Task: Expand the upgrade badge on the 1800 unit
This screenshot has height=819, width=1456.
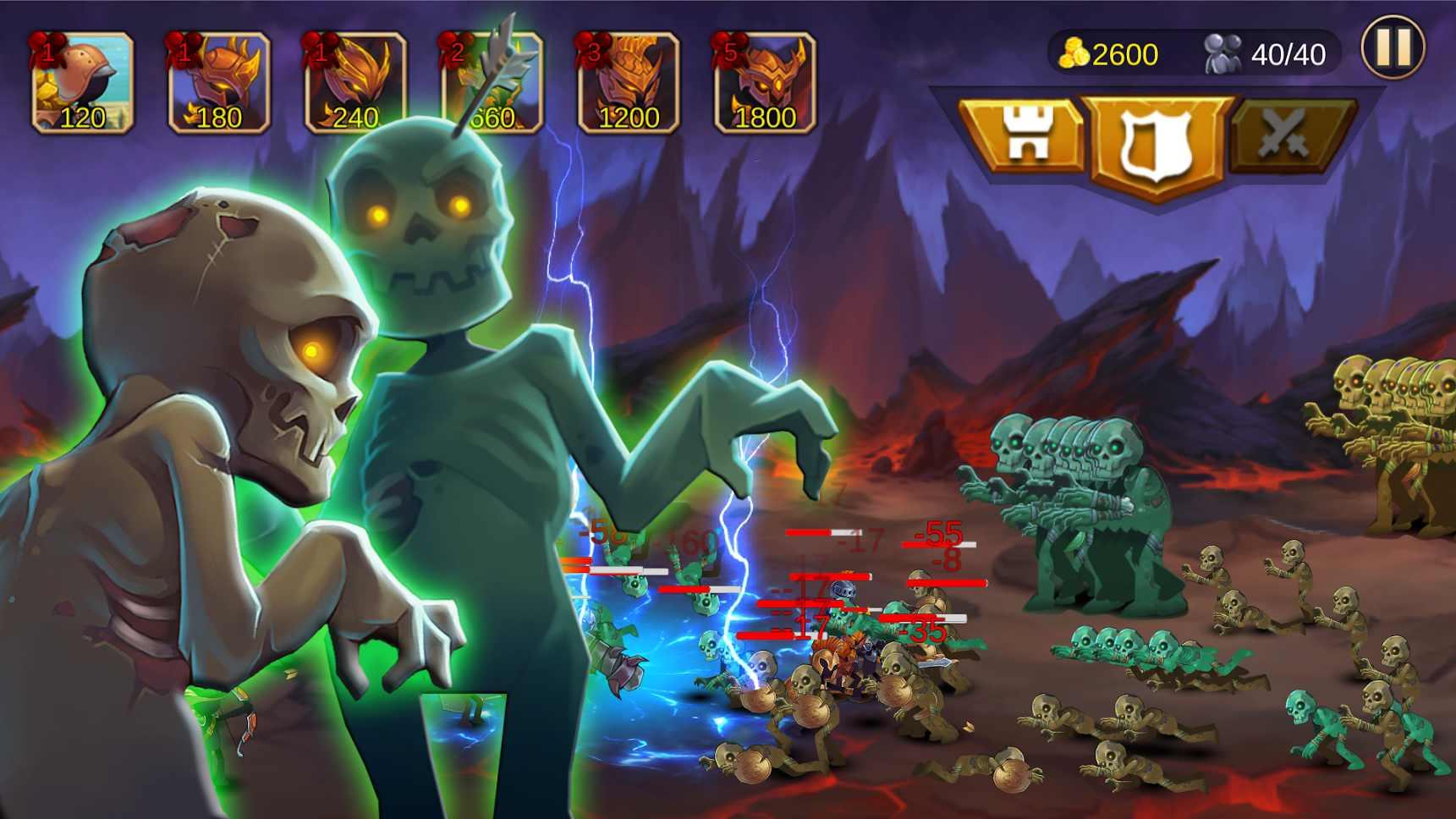Action: click(729, 48)
